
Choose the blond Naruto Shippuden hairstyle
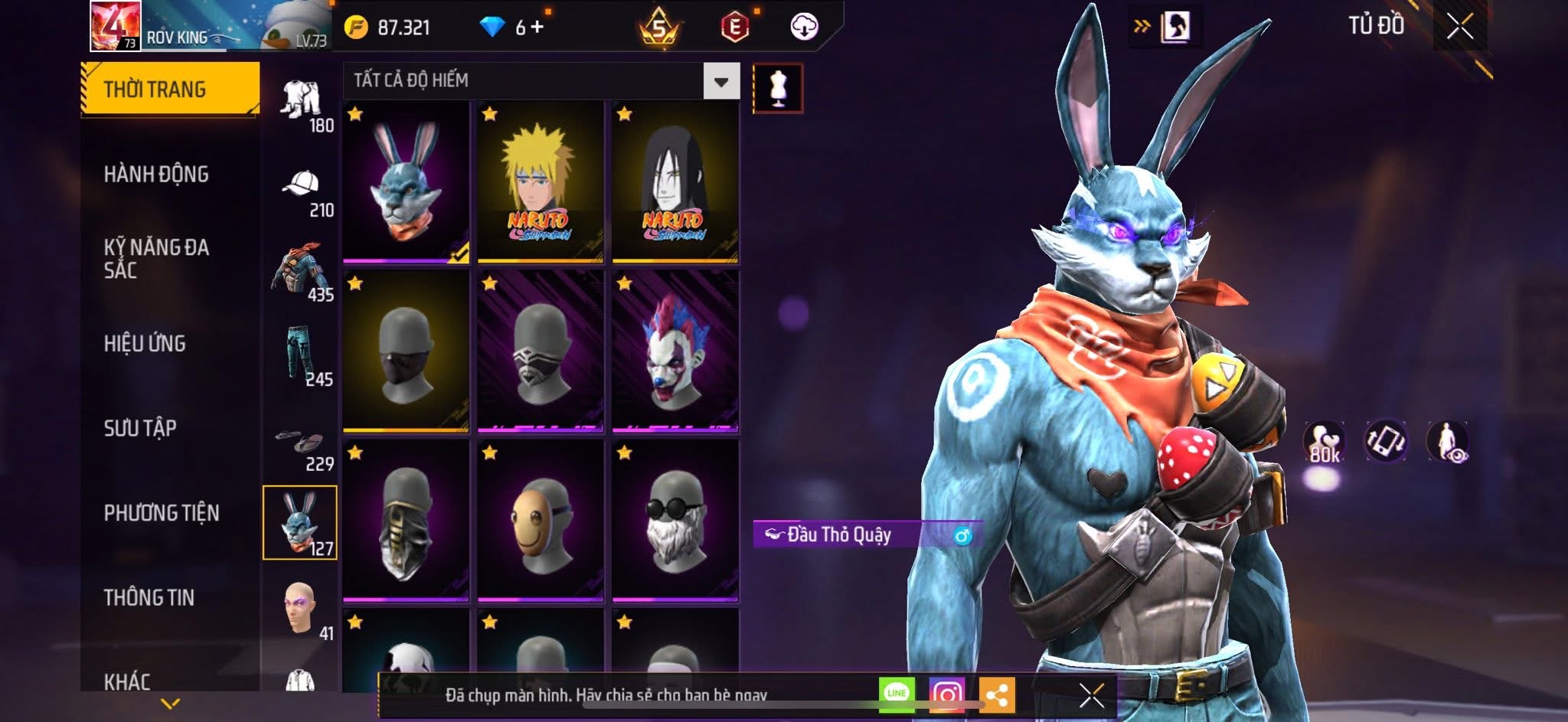coord(540,183)
